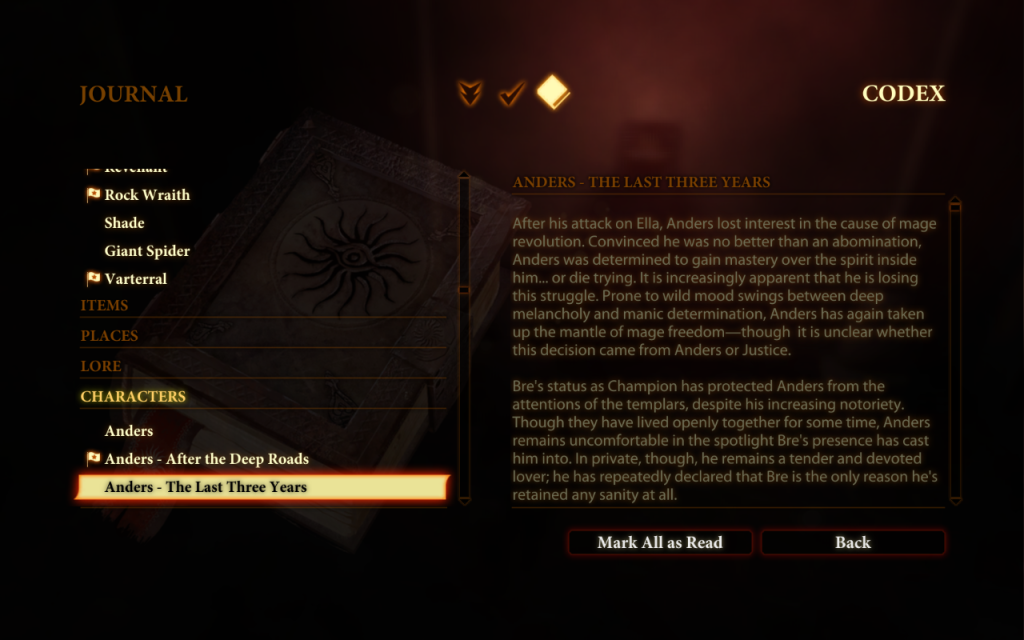Open the Rock Wraith codex entry
Screen dimensions: 1024x640
pos(147,195)
